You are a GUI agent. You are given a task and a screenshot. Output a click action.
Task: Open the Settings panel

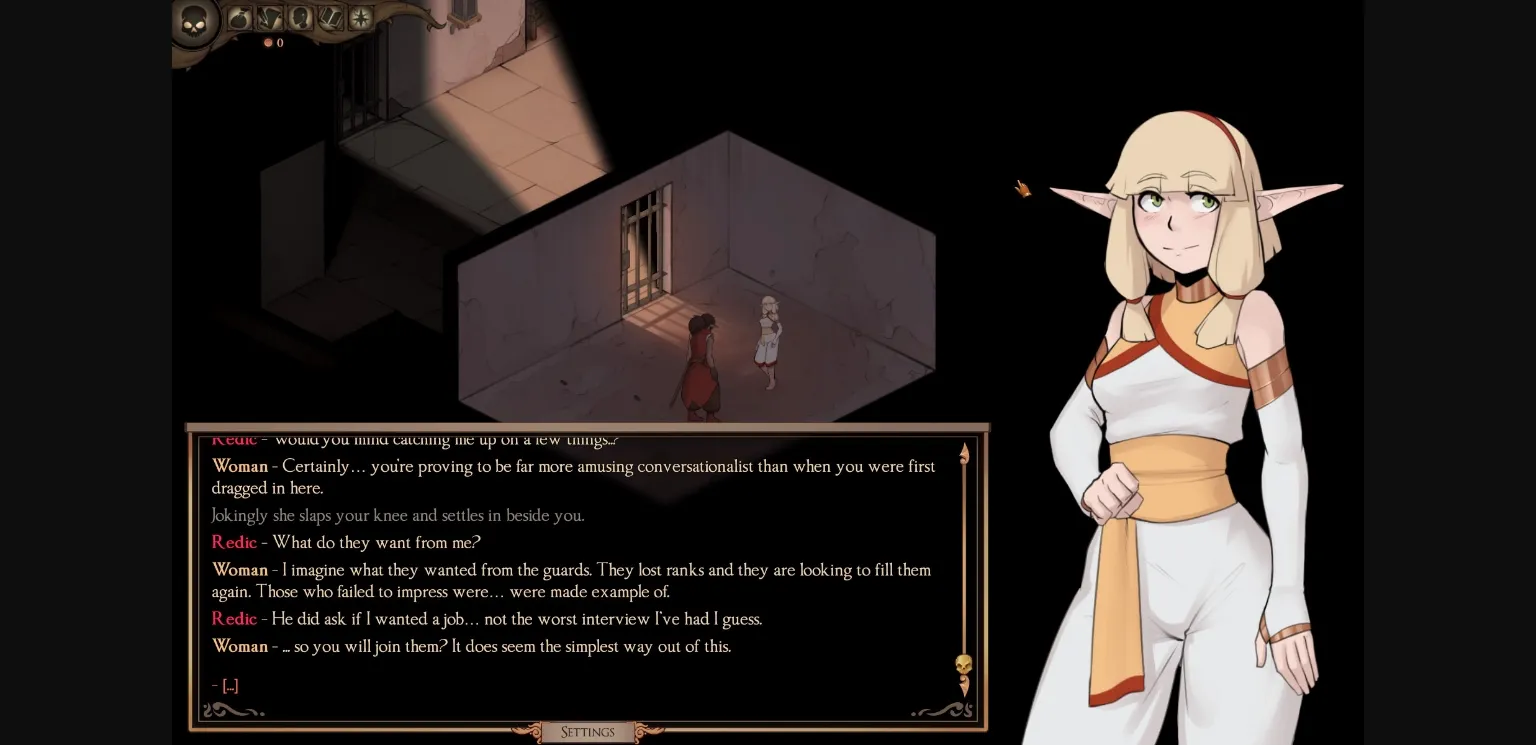coord(586,732)
